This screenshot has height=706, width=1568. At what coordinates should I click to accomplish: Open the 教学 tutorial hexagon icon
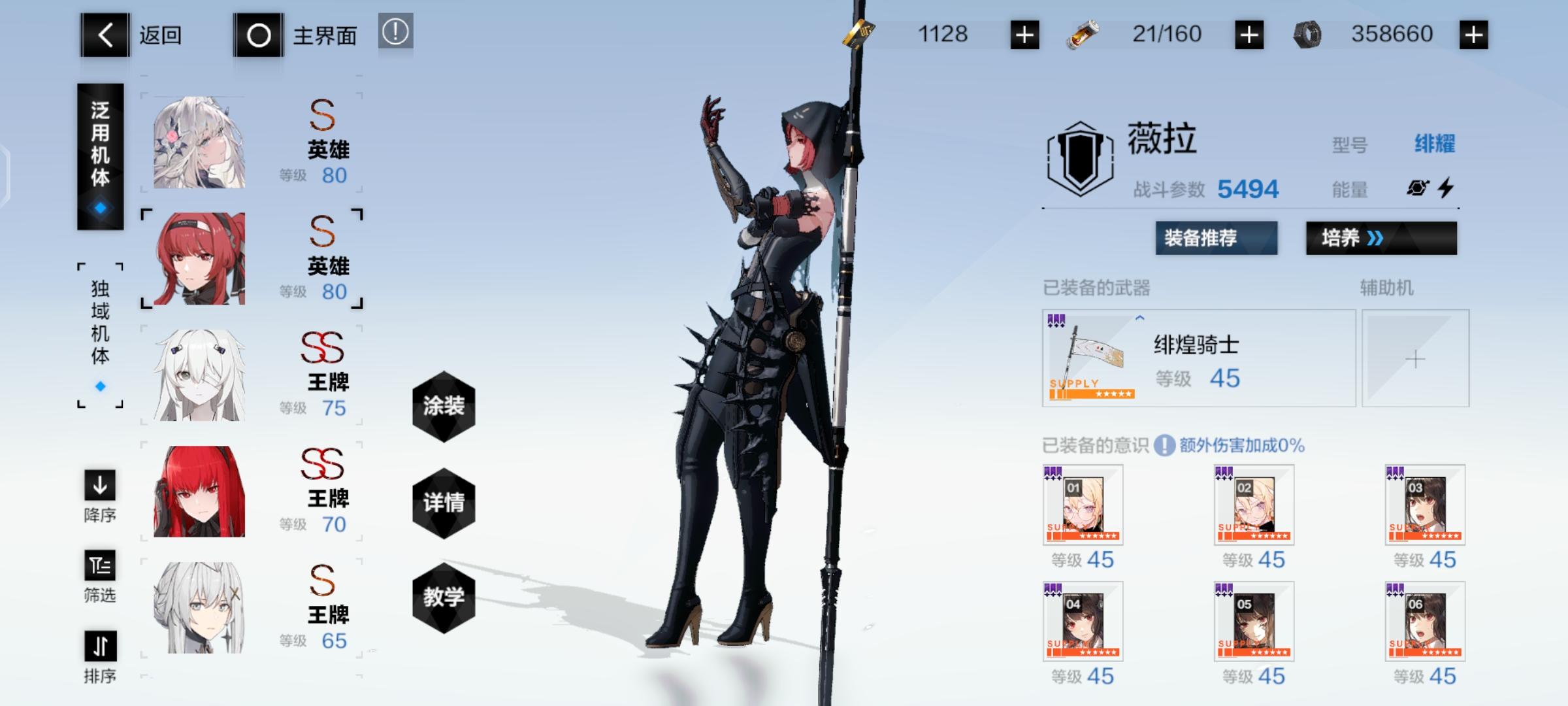[x=443, y=598]
